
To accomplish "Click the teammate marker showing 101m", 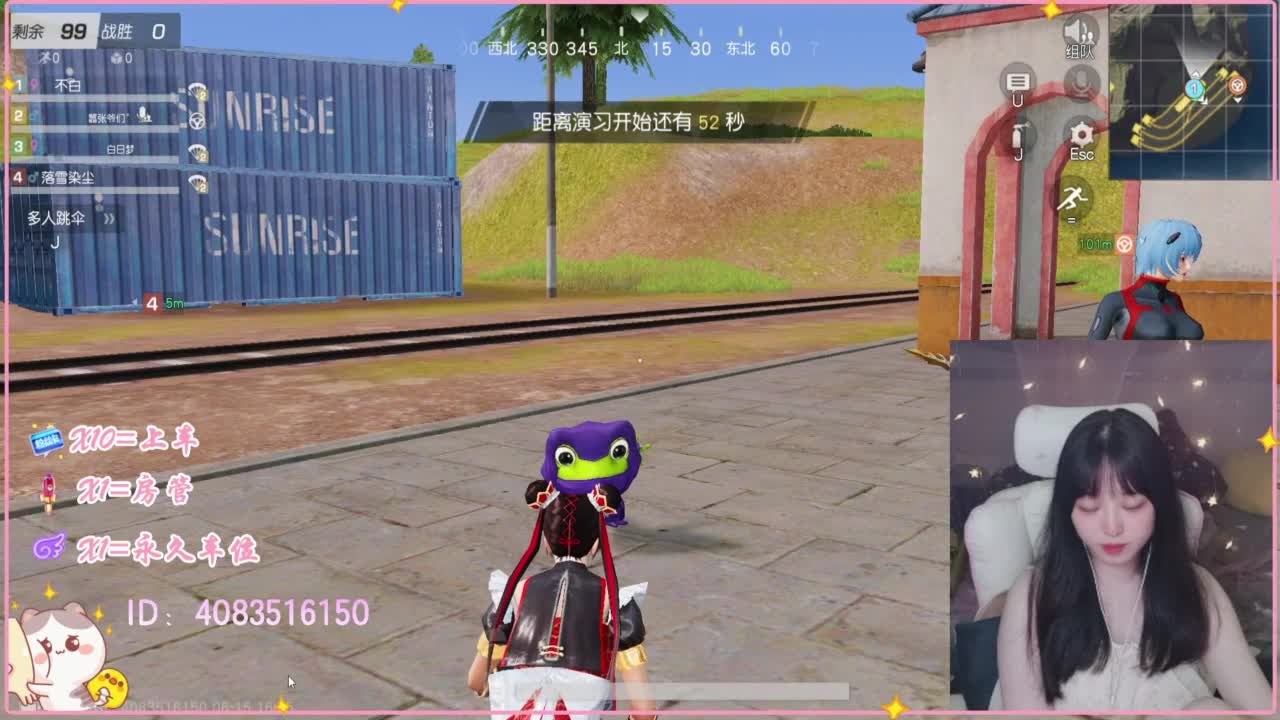I will click(x=1100, y=242).
